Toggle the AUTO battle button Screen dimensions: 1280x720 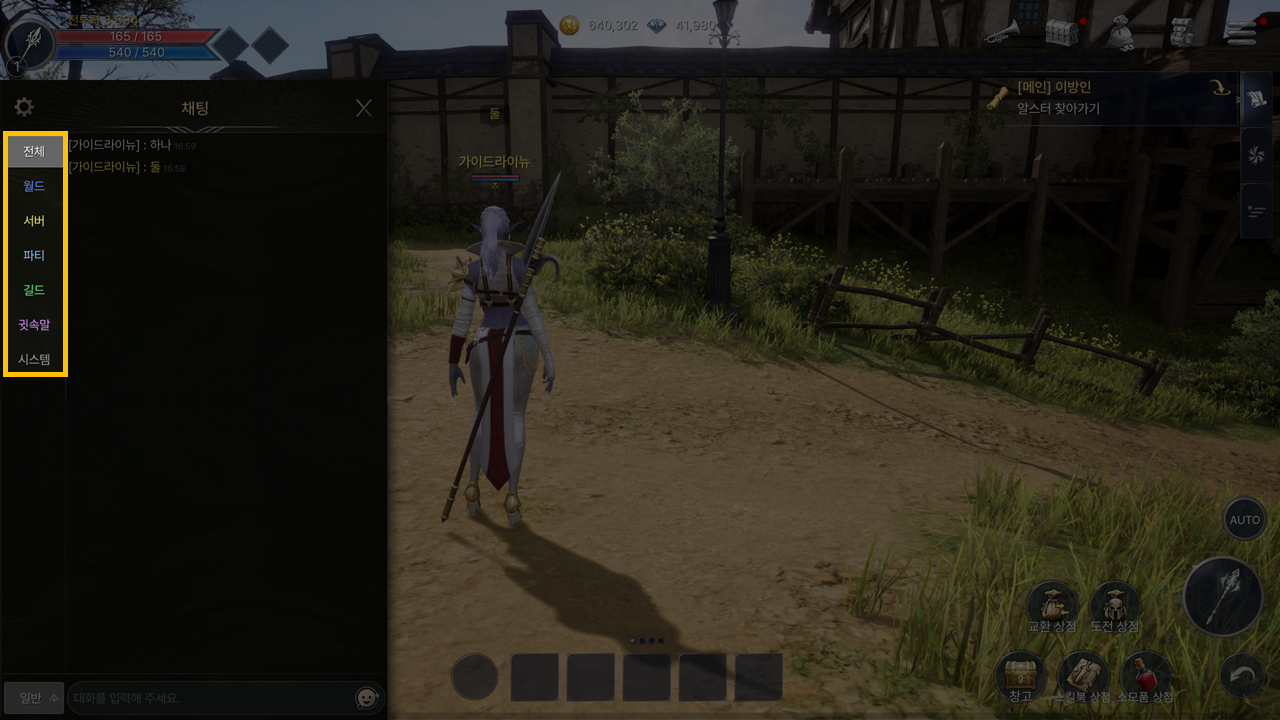tap(1245, 520)
